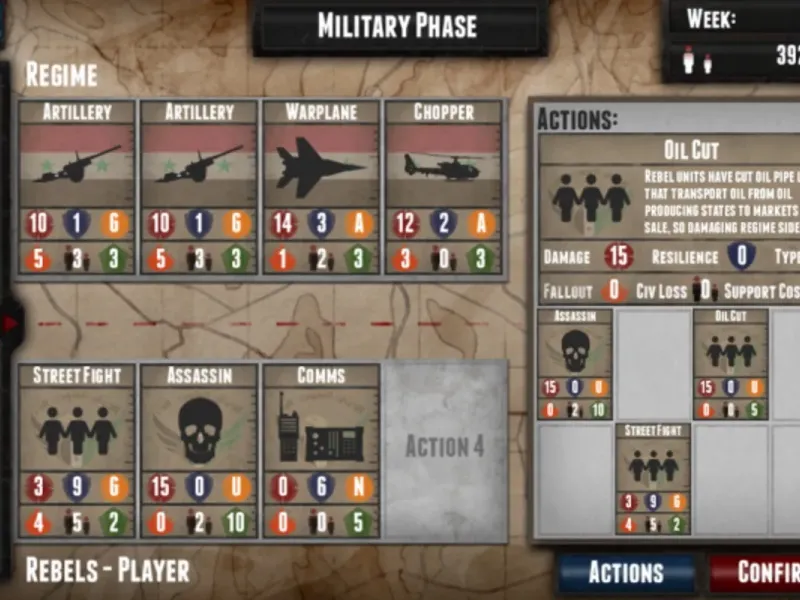Pick the large Assassin rebel card
Image resolution: width=800 pixels, height=600 pixels.
pos(199,450)
